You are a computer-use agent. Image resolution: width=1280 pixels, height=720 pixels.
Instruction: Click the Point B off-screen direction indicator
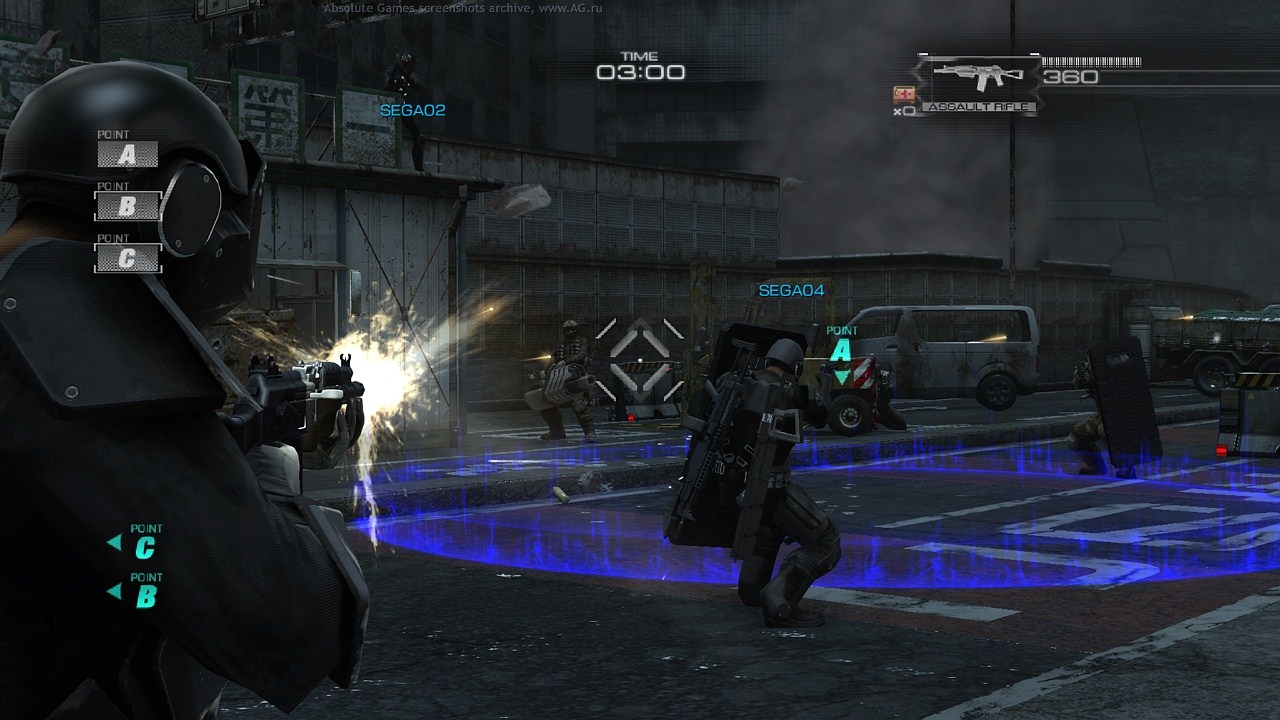pos(136,593)
